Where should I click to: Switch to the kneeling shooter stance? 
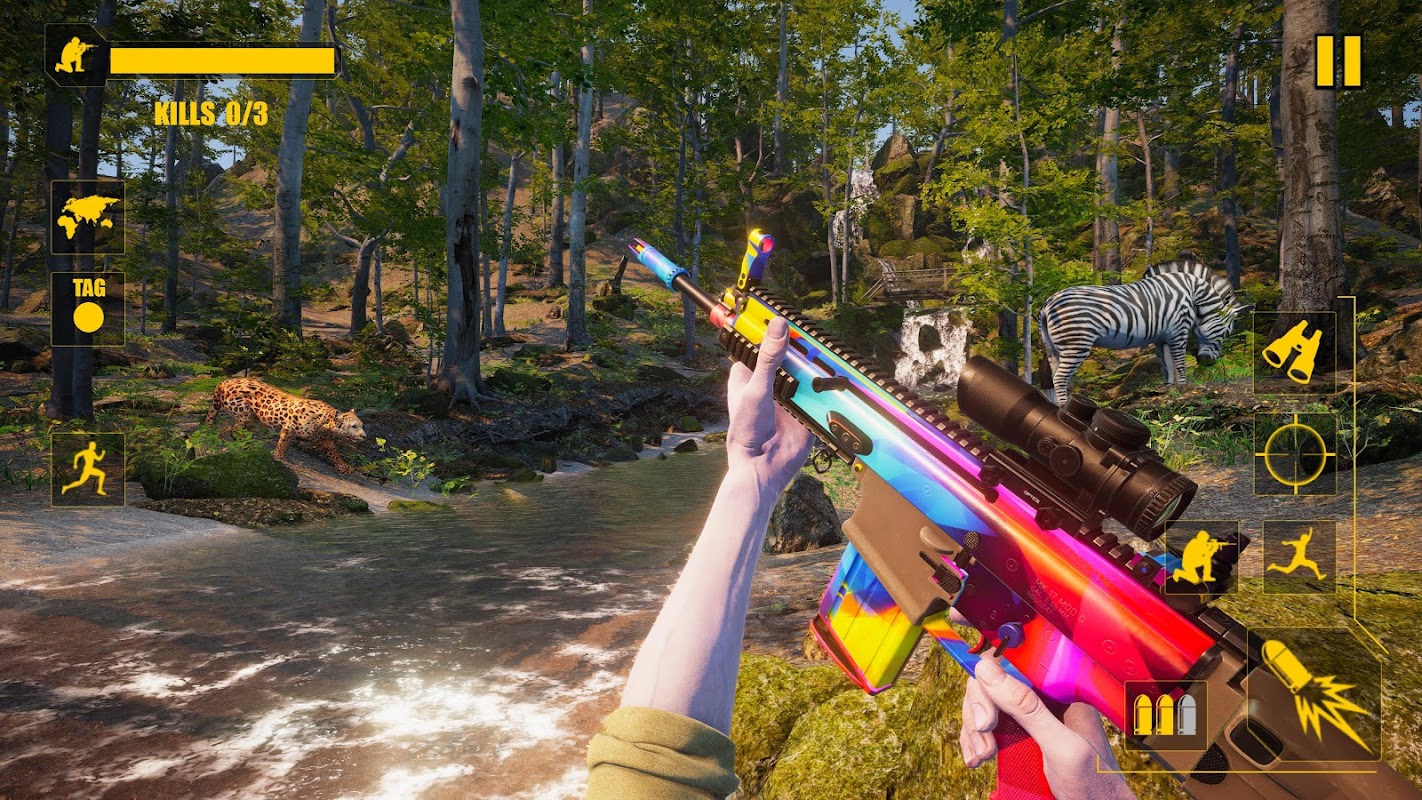pyautogui.click(x=1201, y=557)
